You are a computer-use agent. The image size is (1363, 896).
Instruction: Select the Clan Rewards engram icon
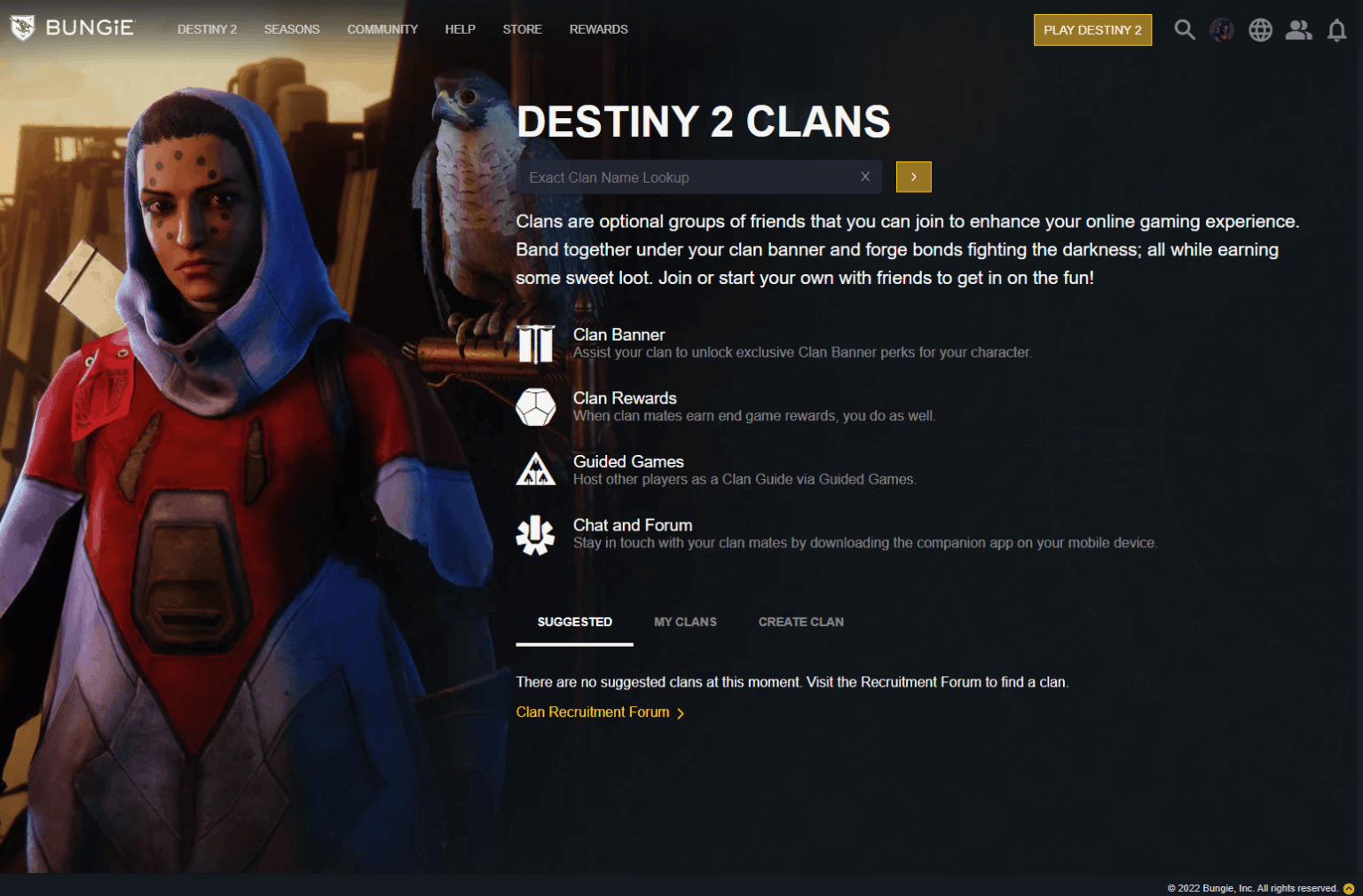click(x=536, y=406)
